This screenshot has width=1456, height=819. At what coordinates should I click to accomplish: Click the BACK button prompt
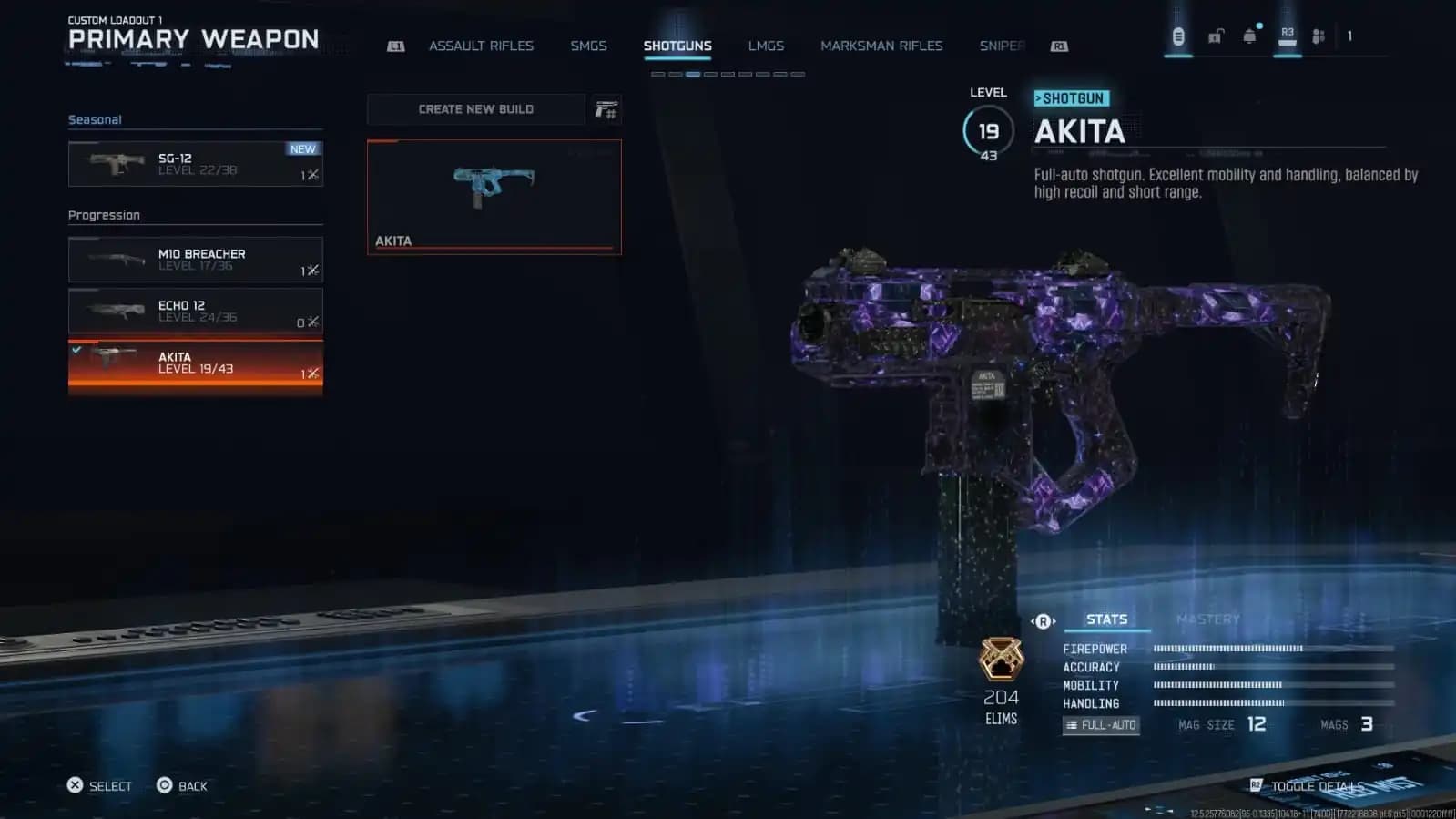[182, 785]
